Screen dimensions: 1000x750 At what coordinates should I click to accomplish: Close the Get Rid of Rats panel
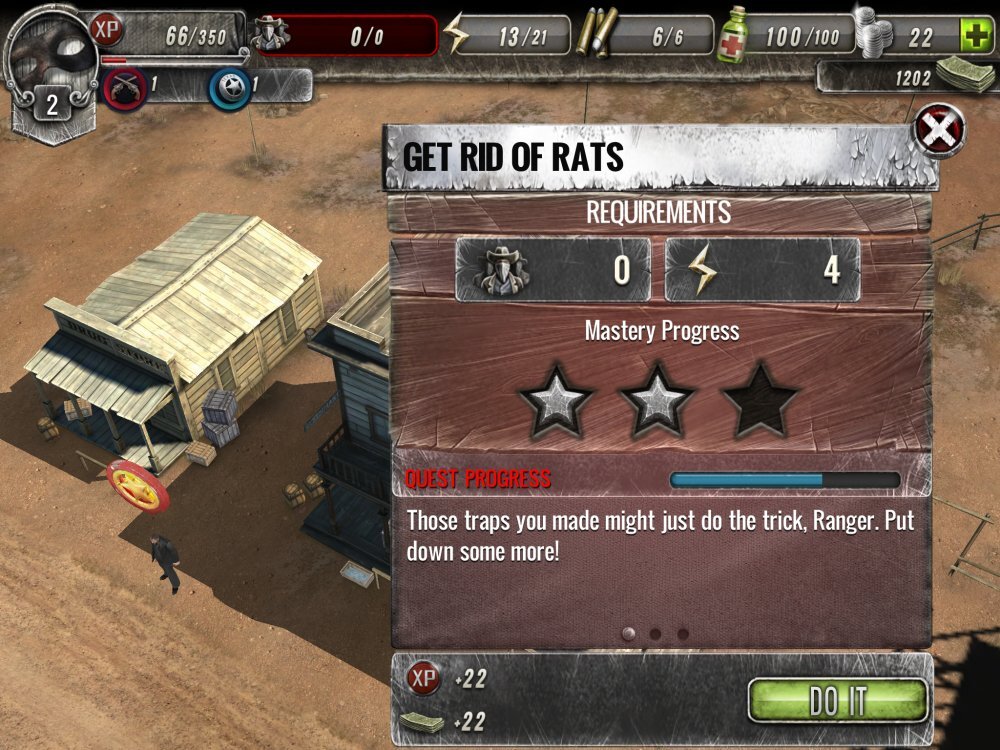tap(941, 130)
